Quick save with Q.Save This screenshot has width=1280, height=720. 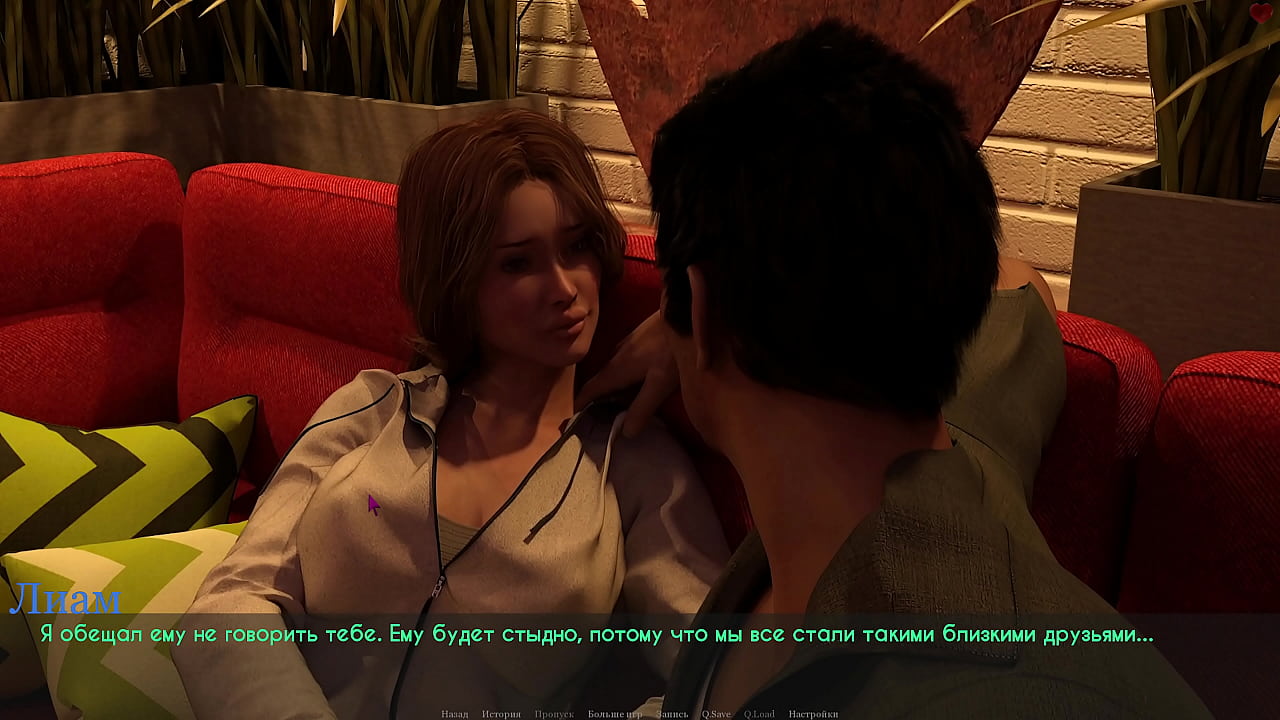[716, 714]
